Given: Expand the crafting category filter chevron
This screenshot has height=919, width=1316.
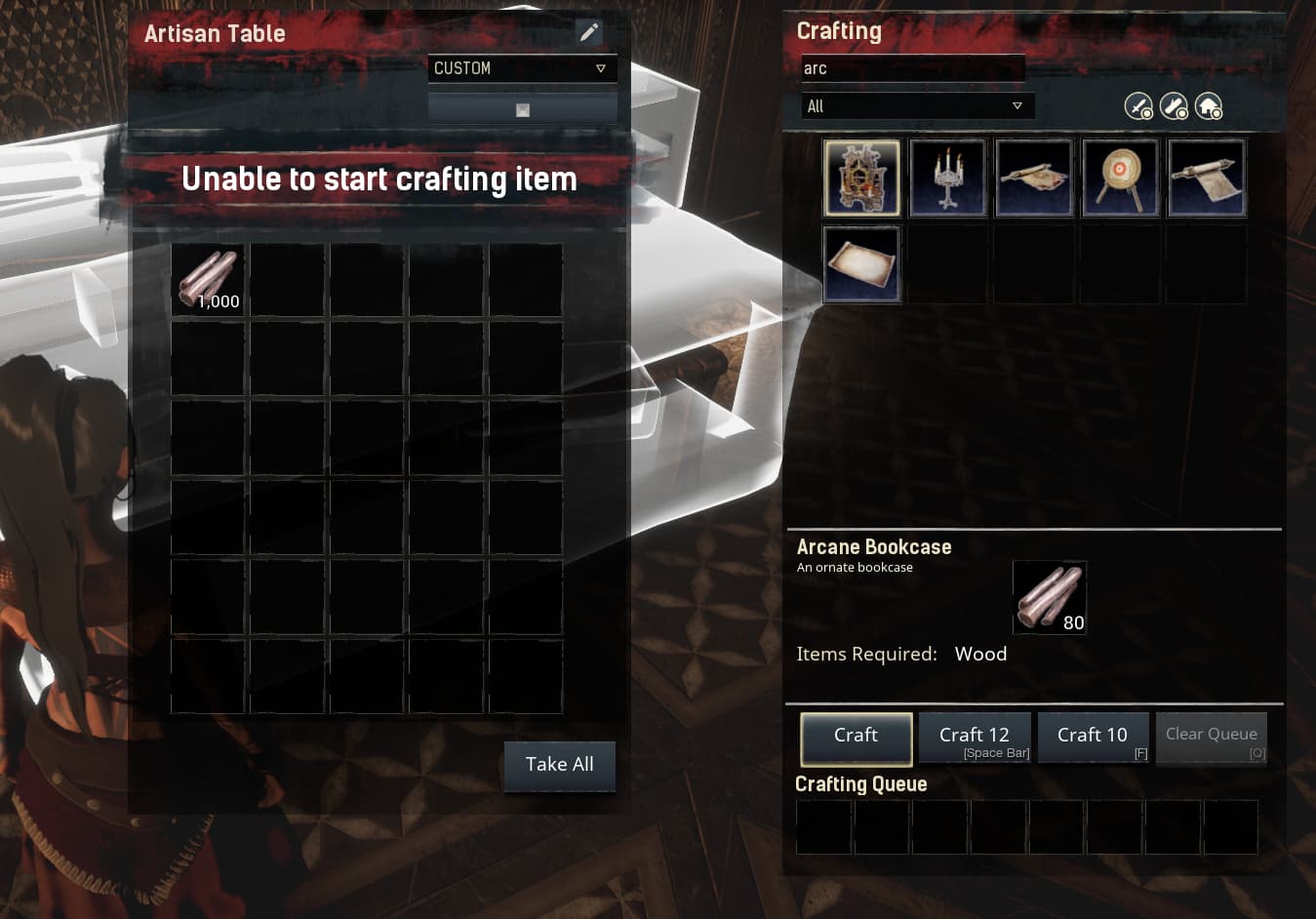Looking at the screenshot, I should (x=1018, y=105).
